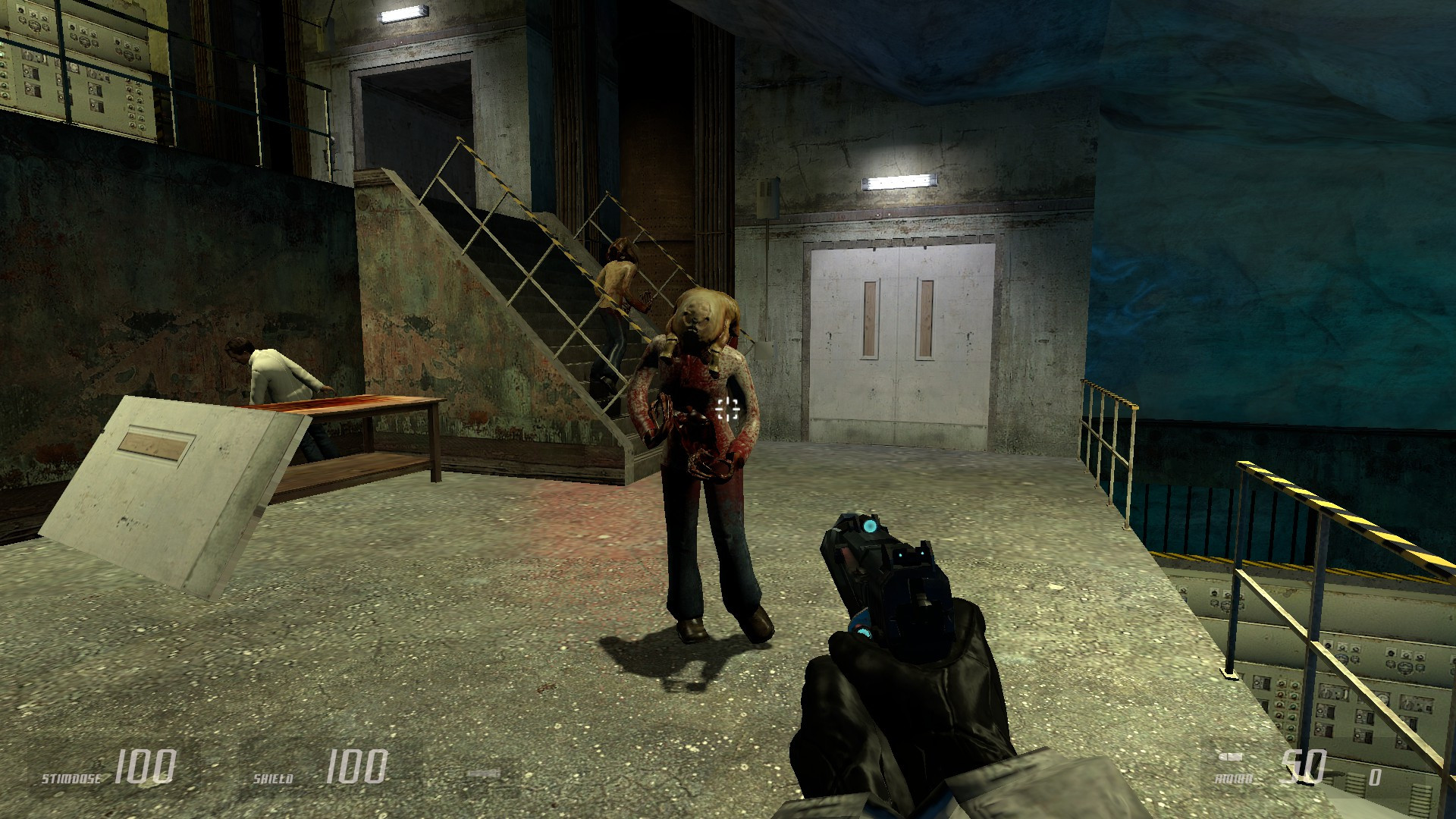The height and width of the screenshot is (819, 1456).
Task: Click the STIMDOSE label on the HUD
Action: point(73,777)
